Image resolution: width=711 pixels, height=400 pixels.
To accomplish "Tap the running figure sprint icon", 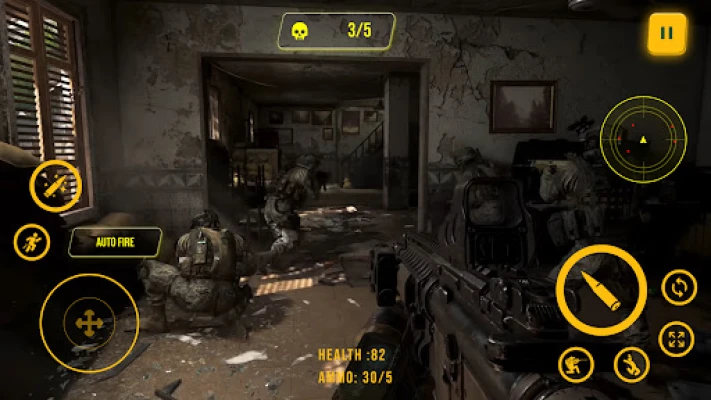I will tap(32, 242).
